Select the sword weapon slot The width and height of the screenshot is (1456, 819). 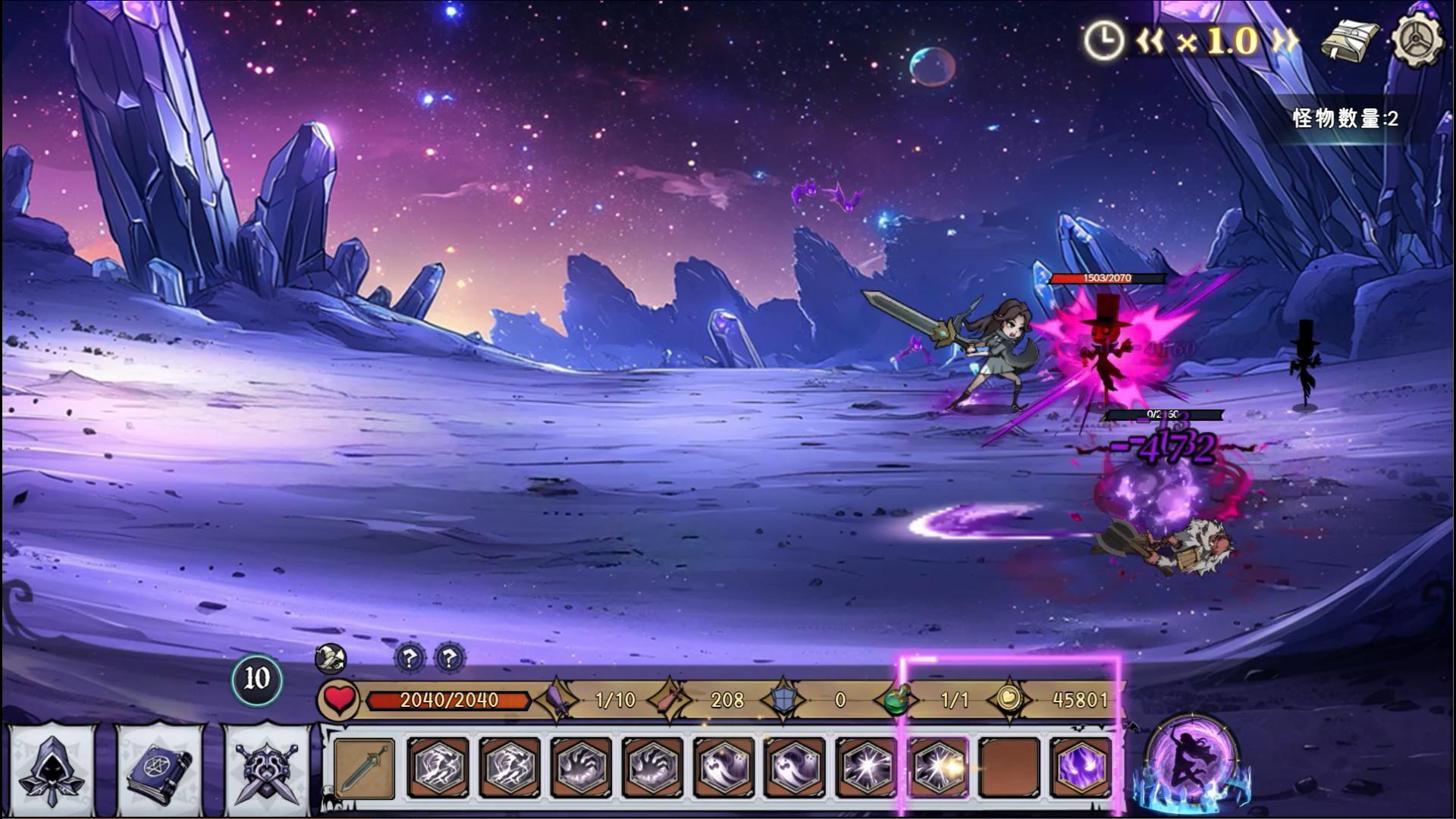pos(365,767)
